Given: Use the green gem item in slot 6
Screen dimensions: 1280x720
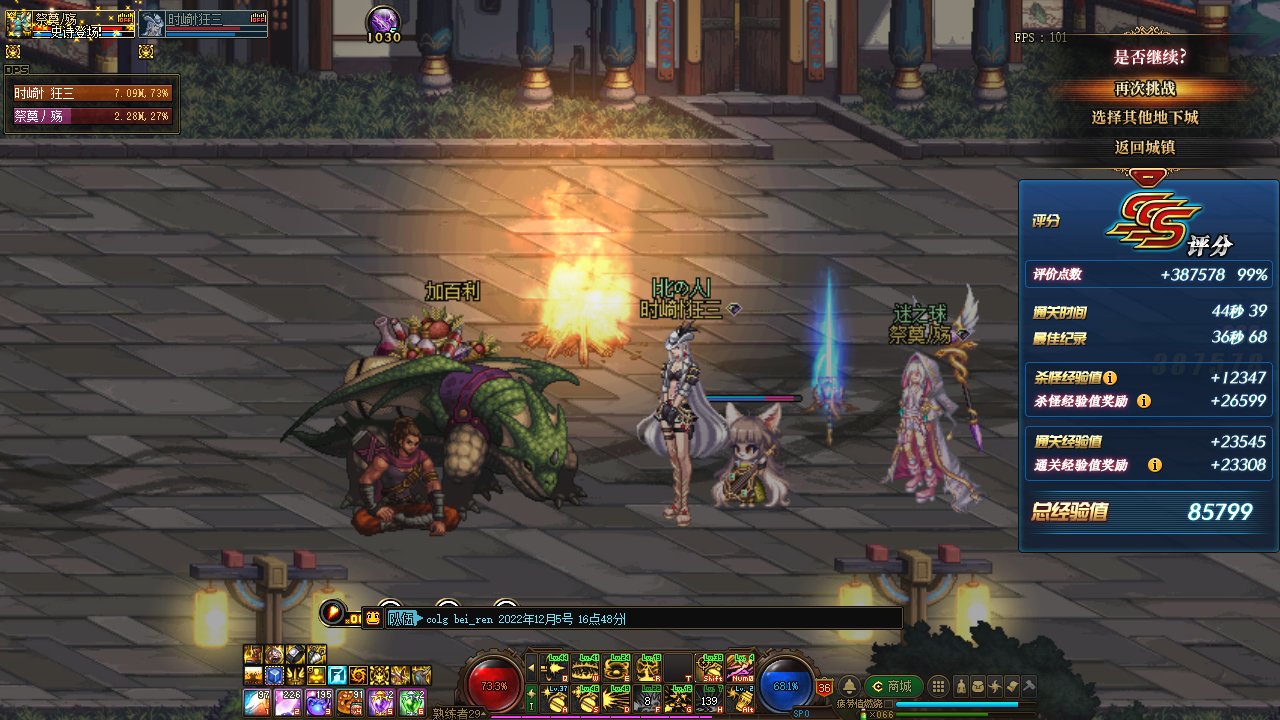Looking at the screenshot, I should (412, 701).
